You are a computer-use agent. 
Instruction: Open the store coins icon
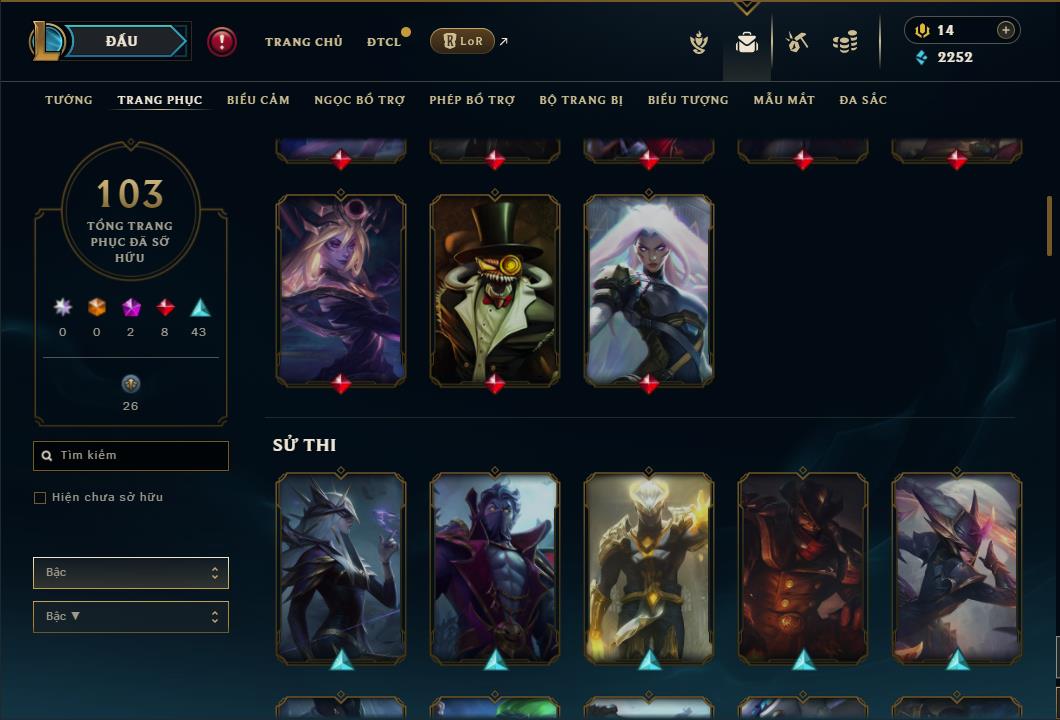(x=845, y=42)
